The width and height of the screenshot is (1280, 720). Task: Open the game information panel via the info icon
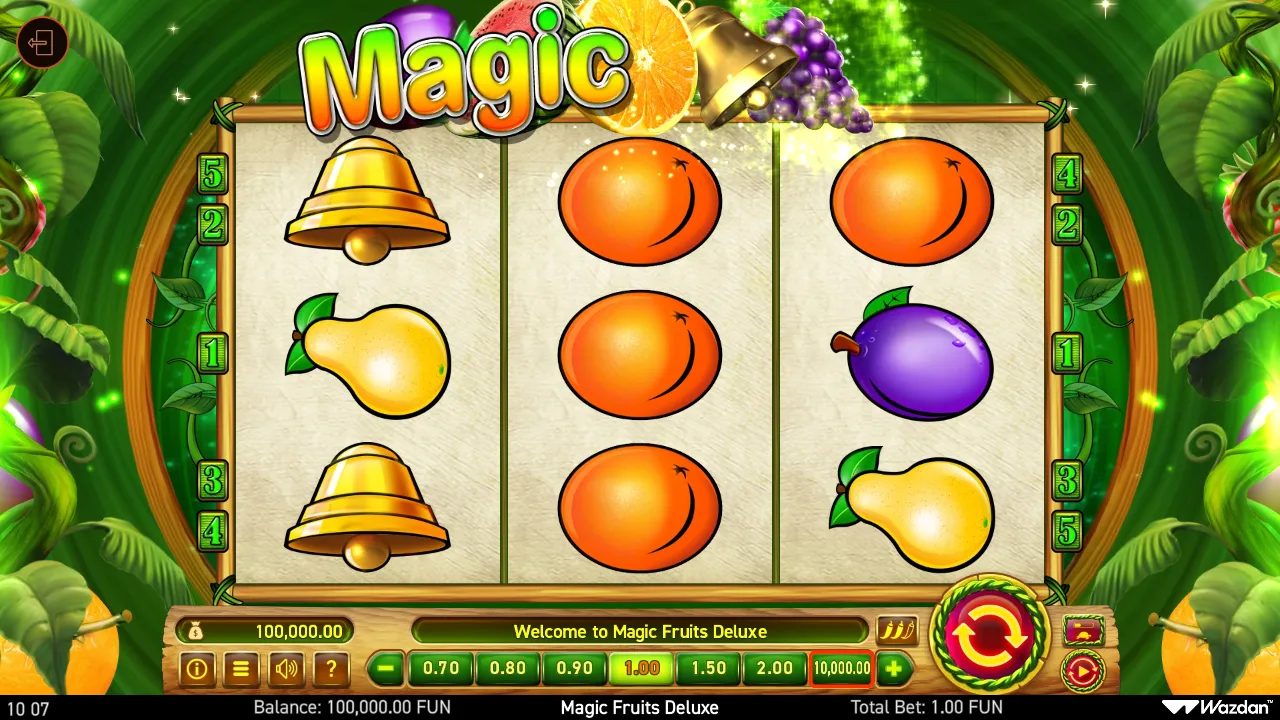point(197,669)
